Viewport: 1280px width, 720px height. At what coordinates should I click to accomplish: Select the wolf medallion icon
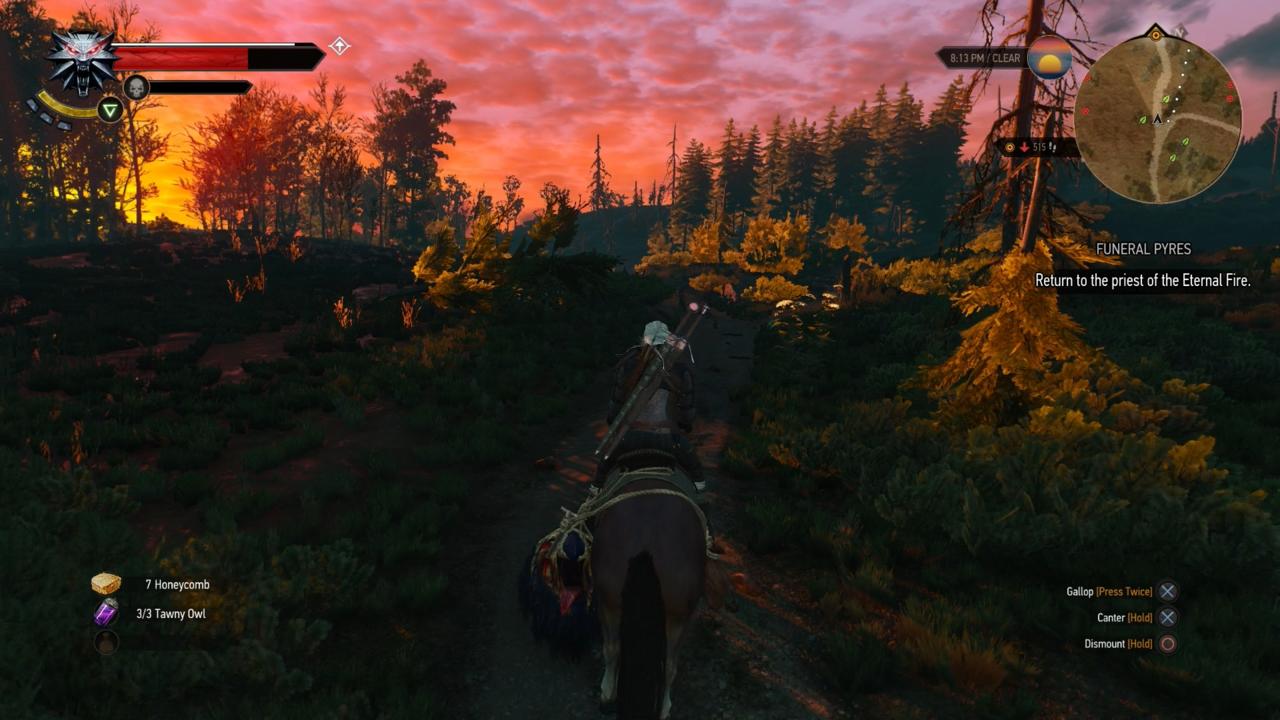click(82, 60)
